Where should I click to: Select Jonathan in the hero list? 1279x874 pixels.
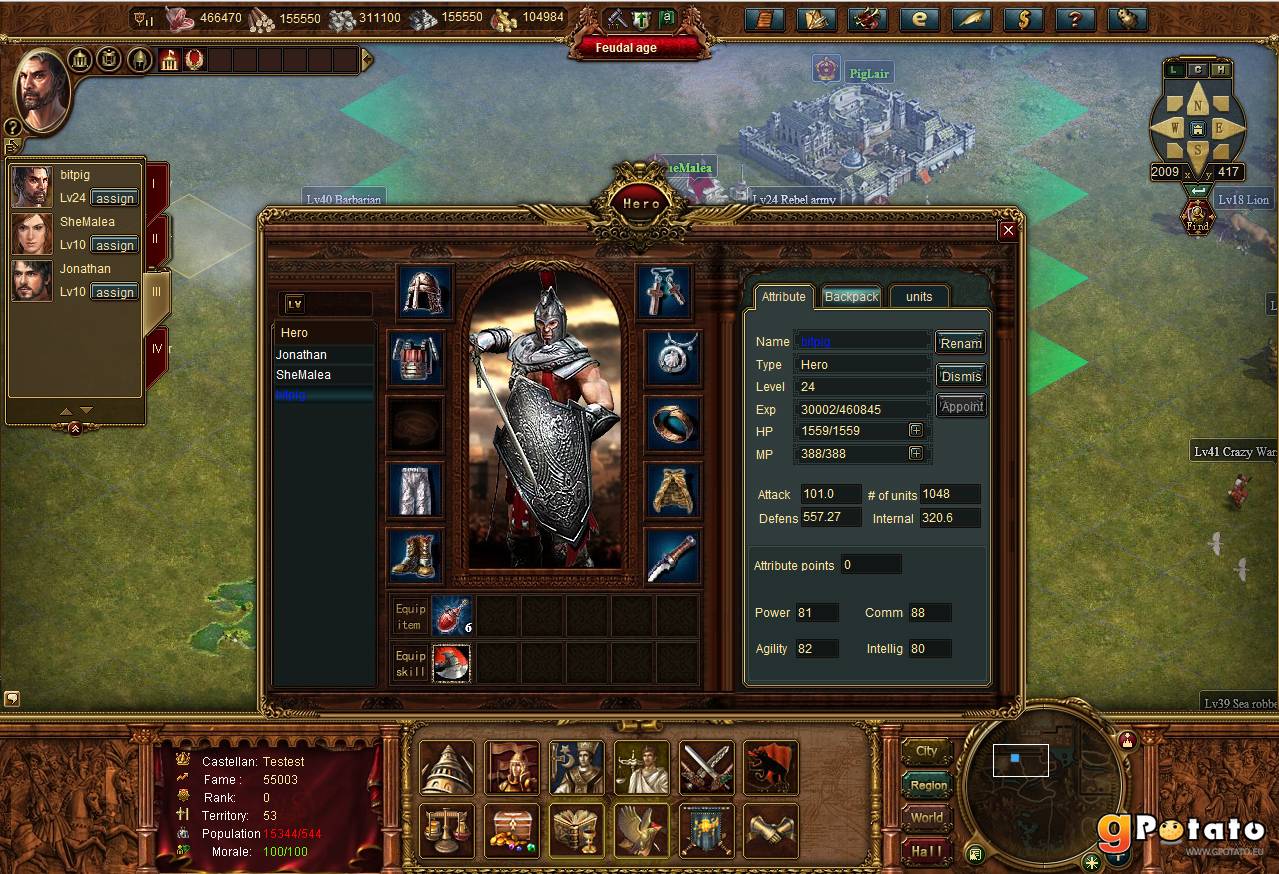click(x=302, y=355)
